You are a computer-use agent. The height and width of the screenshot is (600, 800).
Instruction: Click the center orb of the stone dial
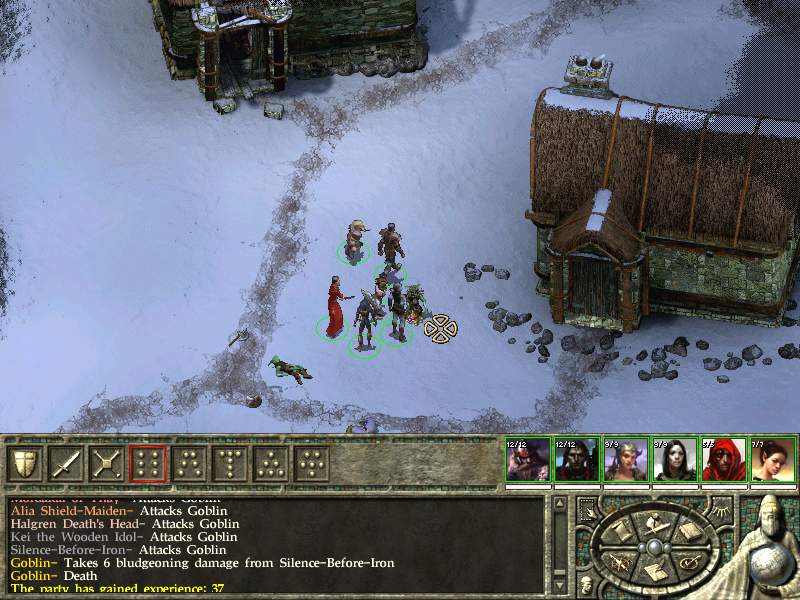(x=655, y=546)
